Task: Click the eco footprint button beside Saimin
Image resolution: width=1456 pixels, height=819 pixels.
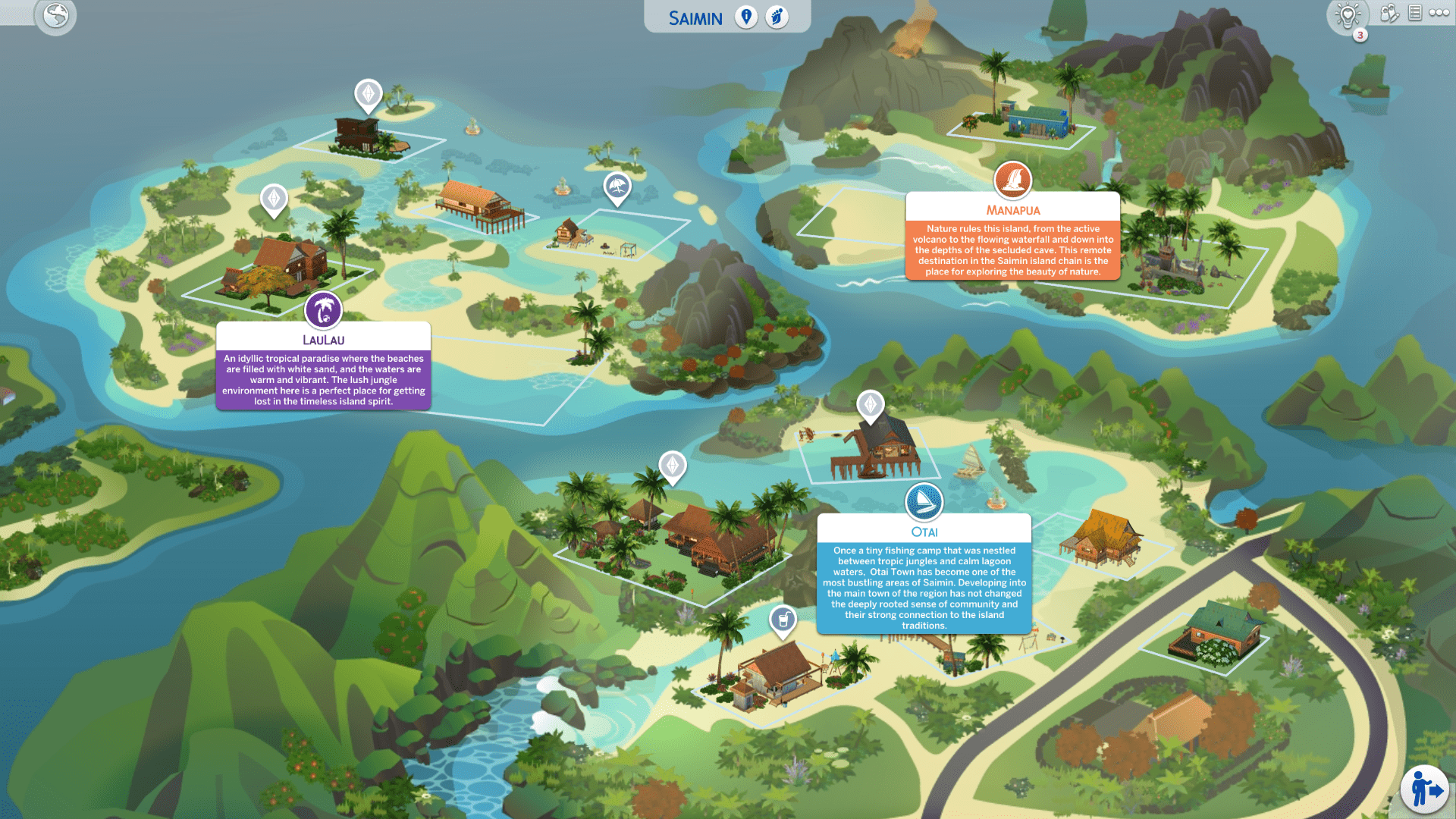Action: (x=777, y=17)
